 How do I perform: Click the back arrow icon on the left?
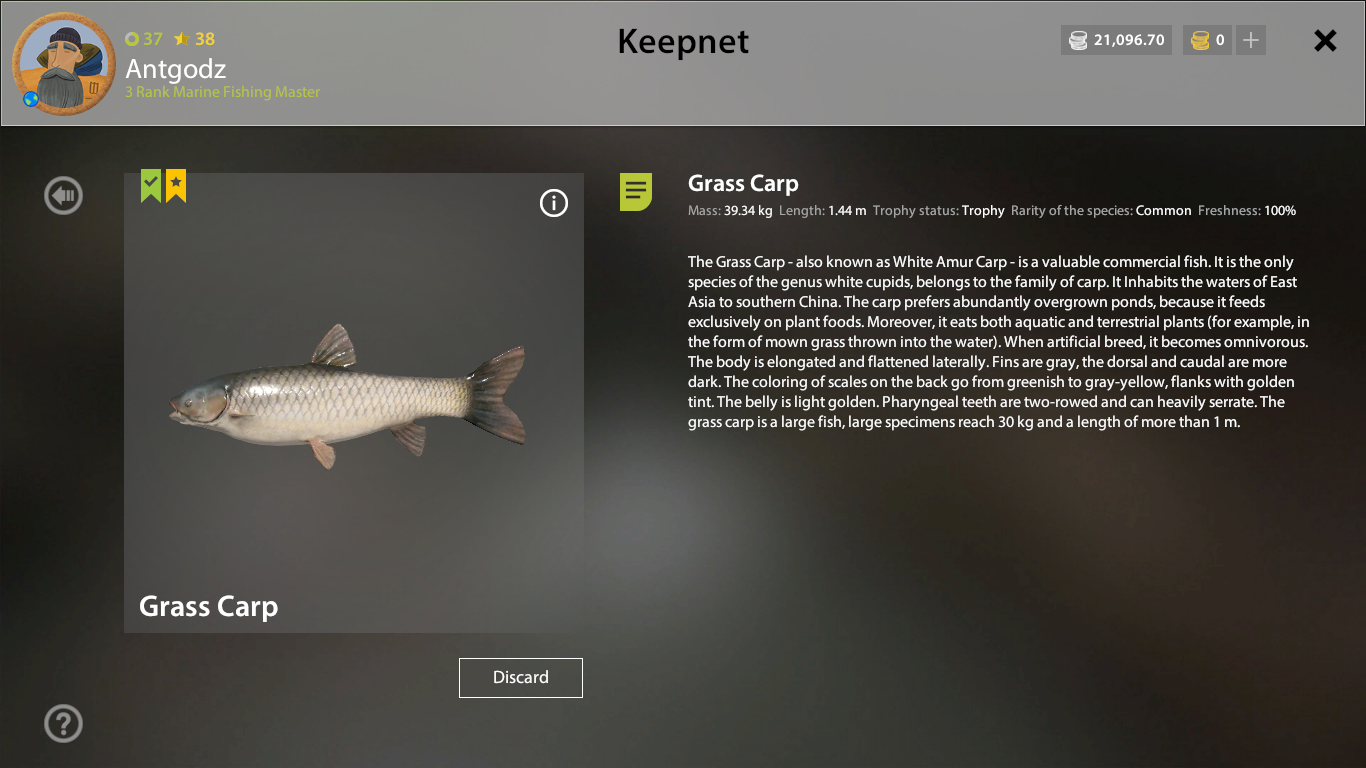(63, 195)
